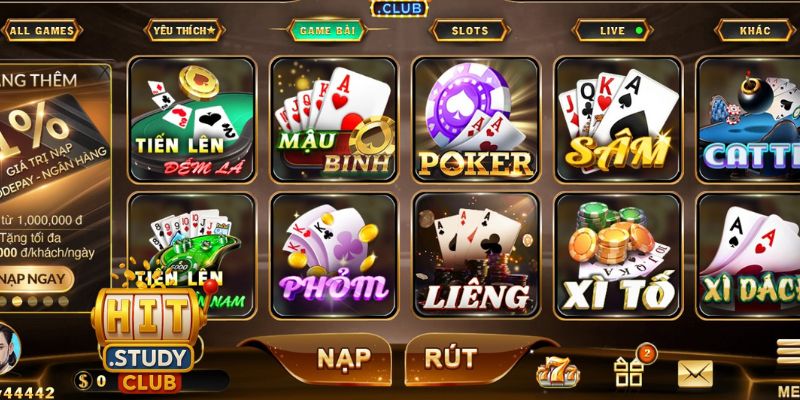Launch the Tiến Lên Đếm Lá game

click(x=193, y=119)
